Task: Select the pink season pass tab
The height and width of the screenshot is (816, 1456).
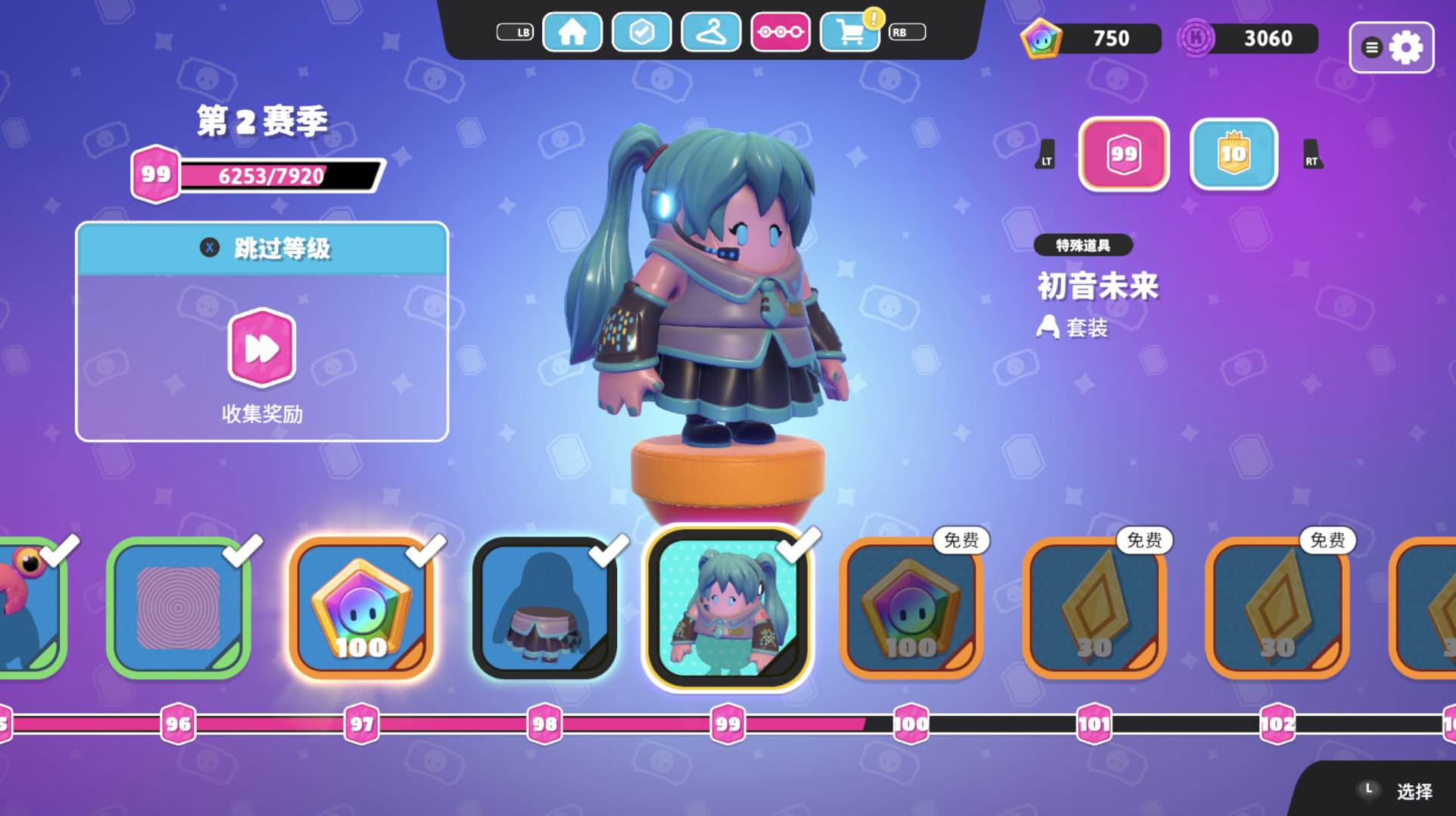Action: click(x=780, y=33)
